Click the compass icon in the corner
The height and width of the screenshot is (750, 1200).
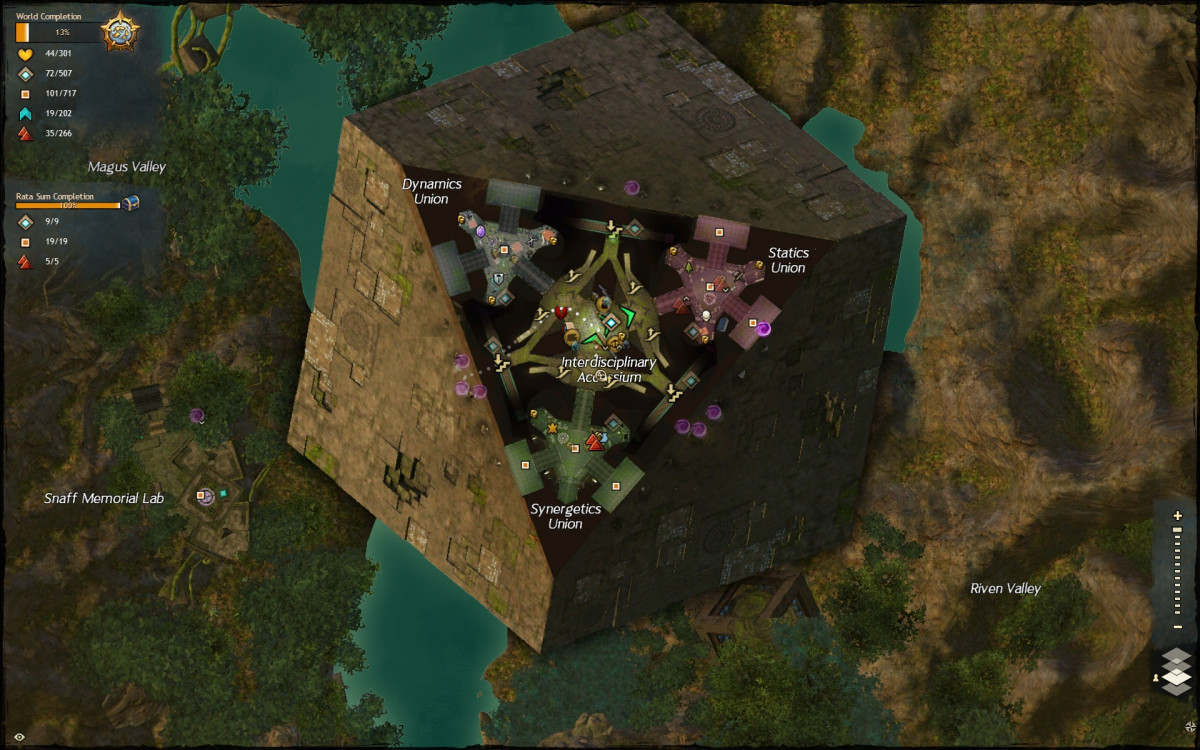(x=1189, y=725)
